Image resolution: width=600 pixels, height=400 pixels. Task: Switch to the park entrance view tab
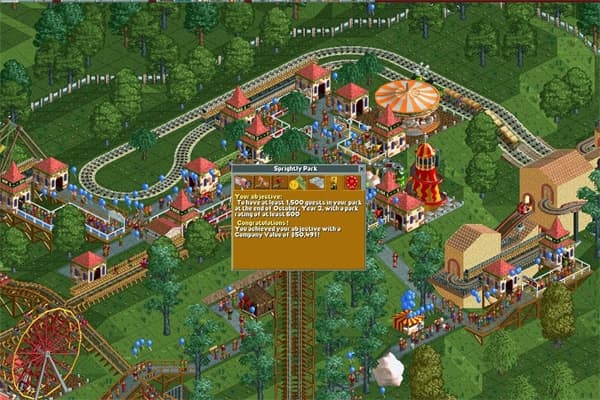(x=241, y=183)
